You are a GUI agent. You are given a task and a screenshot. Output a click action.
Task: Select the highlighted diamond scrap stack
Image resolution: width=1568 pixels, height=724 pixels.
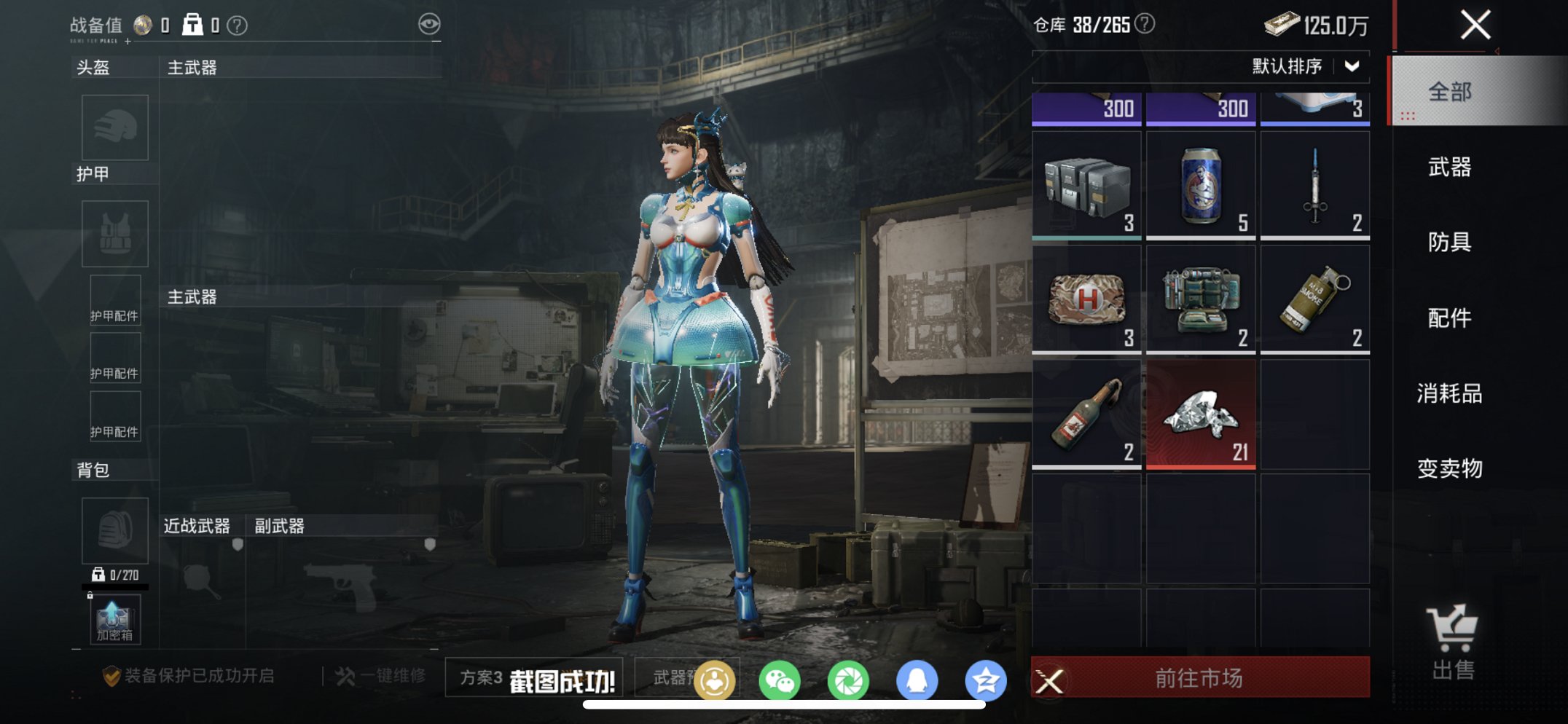tap(1200, 413)
